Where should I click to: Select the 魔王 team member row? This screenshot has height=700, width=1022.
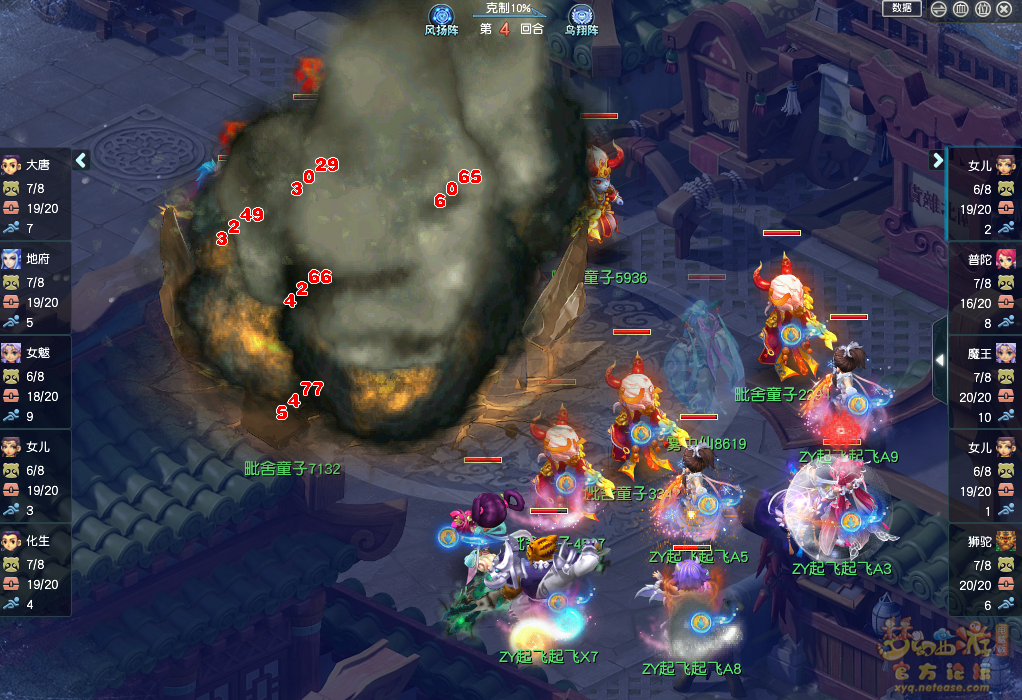983,384
